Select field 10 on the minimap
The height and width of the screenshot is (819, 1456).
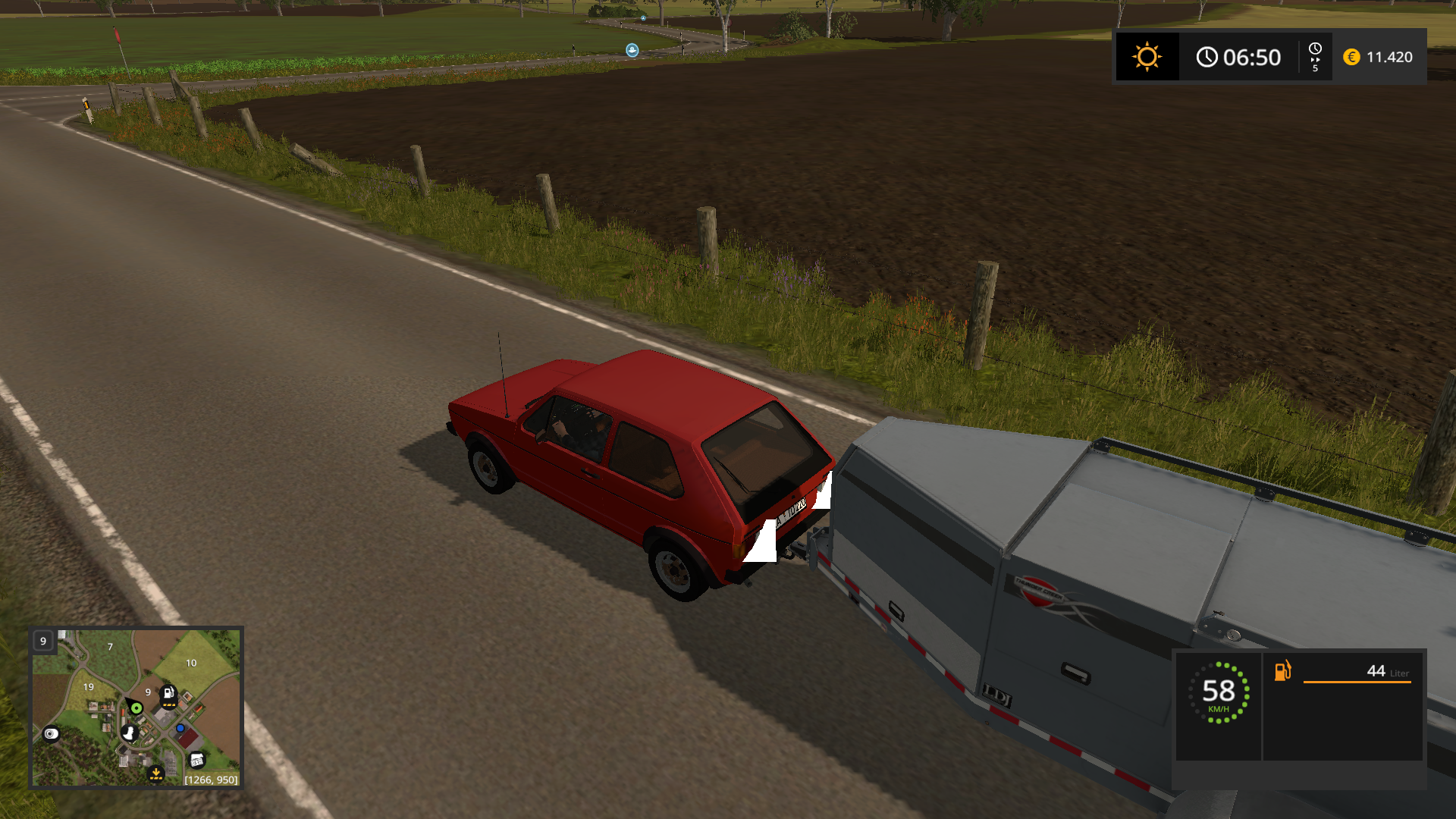pyautogui.click(x=191, y=663)
